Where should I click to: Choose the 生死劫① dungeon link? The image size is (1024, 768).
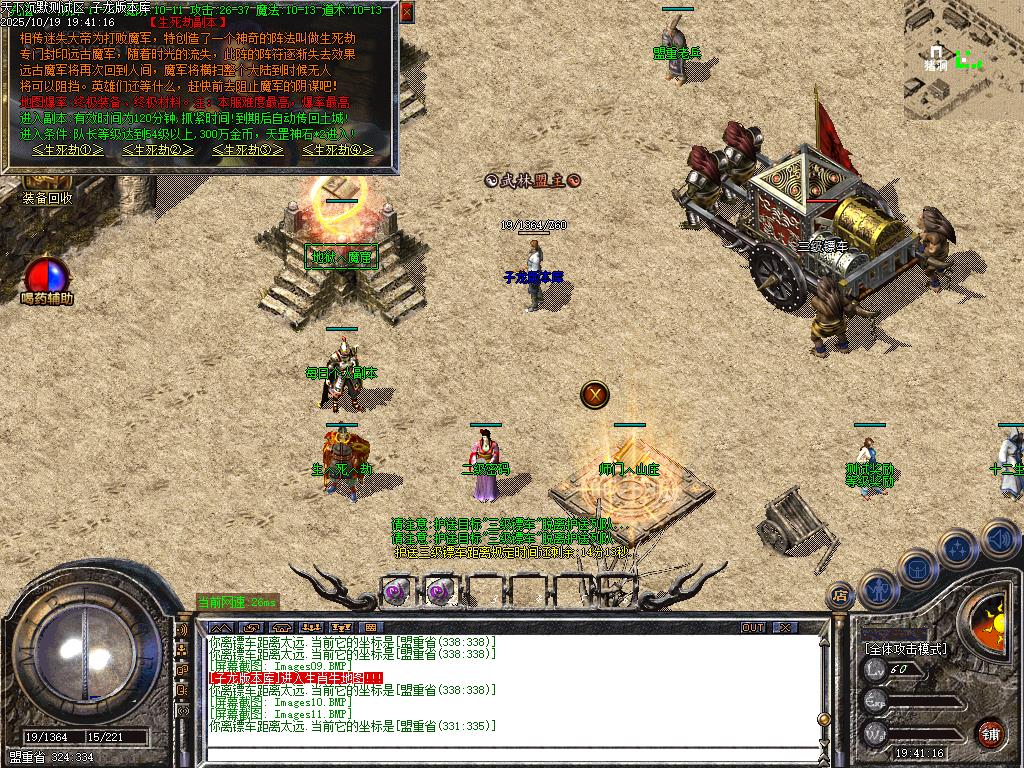68,150
